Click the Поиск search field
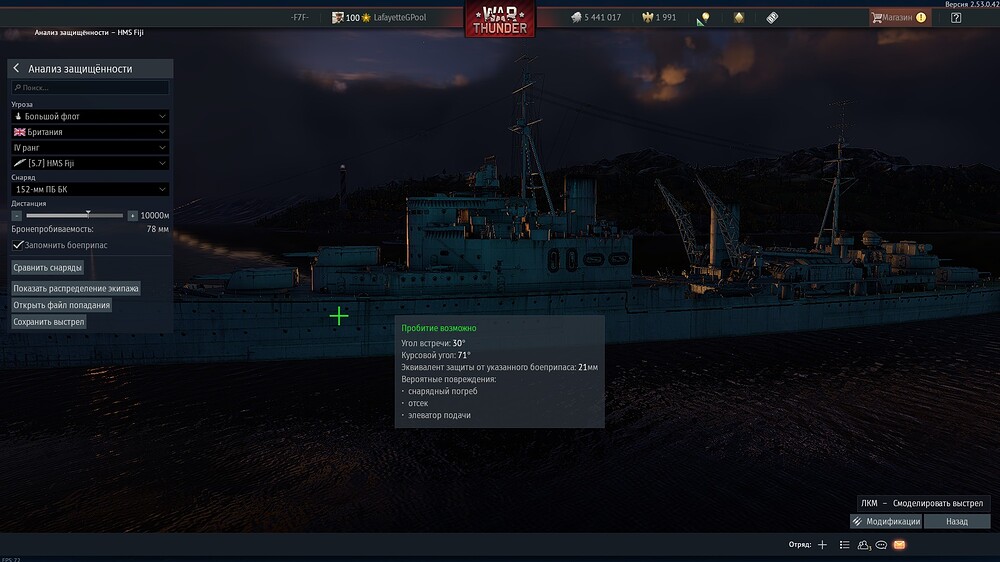The image size is (1000, 562). (90, 88)
